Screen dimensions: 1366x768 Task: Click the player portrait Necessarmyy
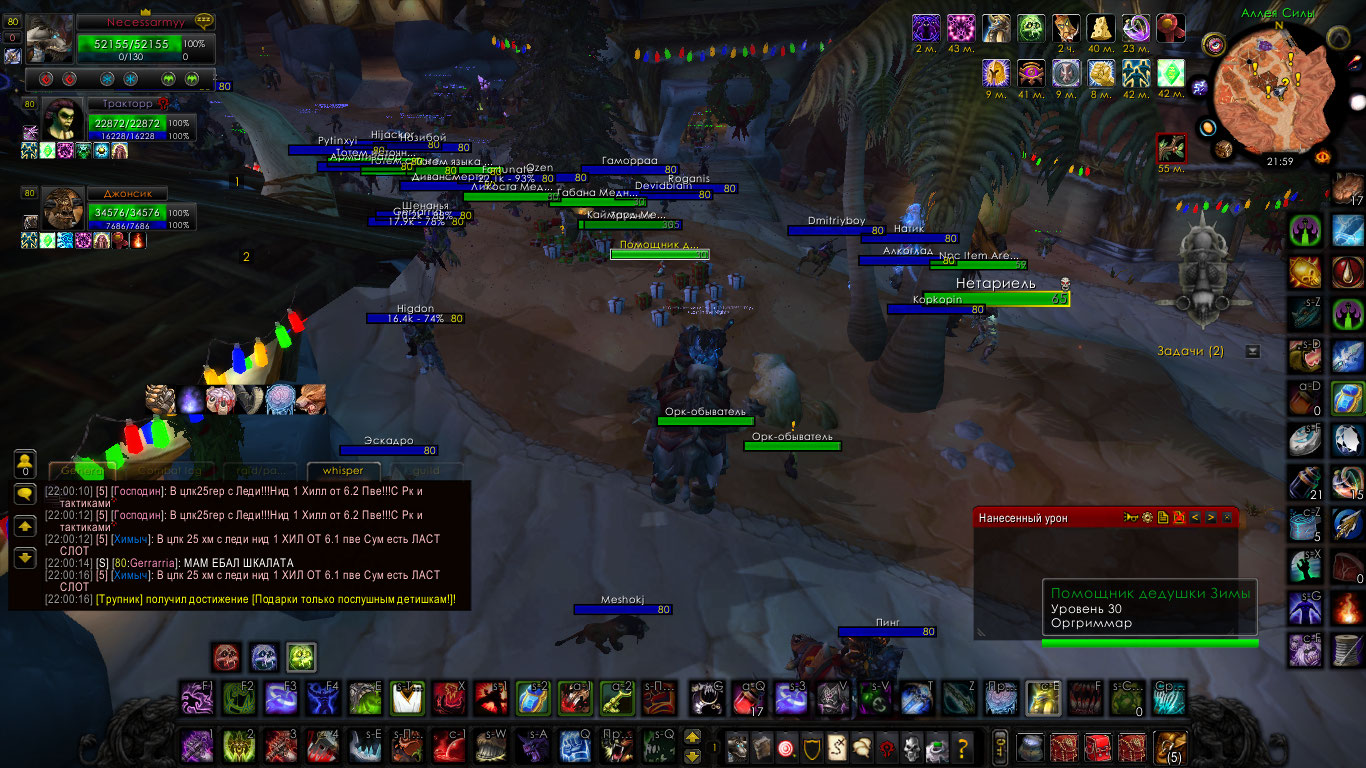pos(50,40)
